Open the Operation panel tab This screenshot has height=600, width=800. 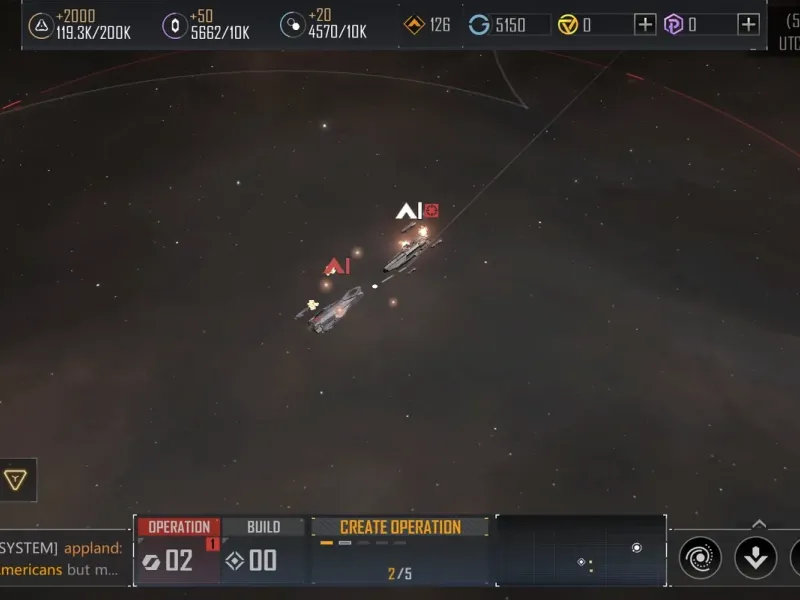[x=178, y=527]
